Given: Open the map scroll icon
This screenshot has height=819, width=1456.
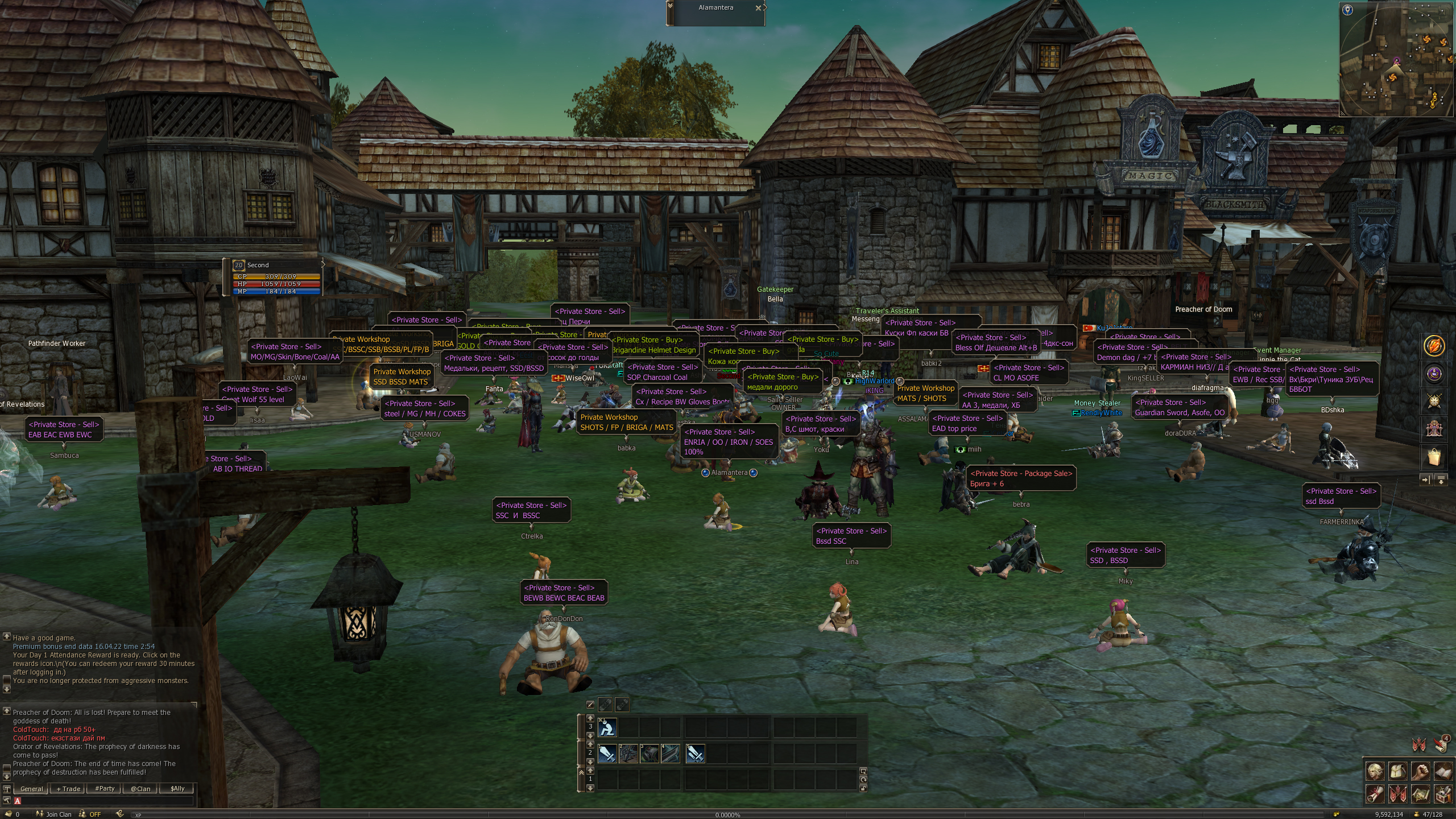Looking at the screenshot, I should [x=1420, y=793].
